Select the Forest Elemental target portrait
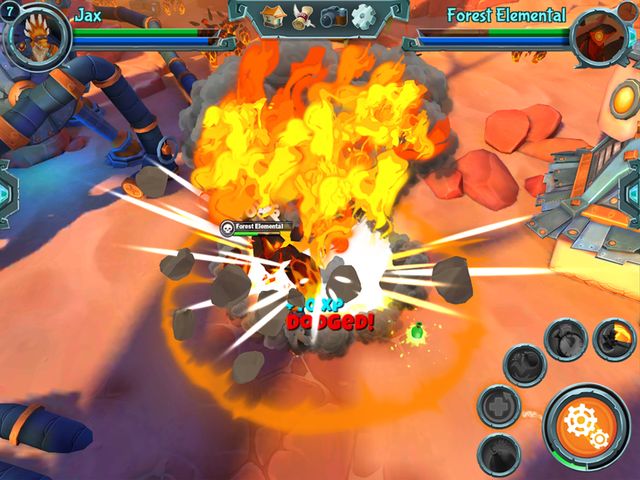The width and height of the screenshot is (640, 480). pos(601,34)
